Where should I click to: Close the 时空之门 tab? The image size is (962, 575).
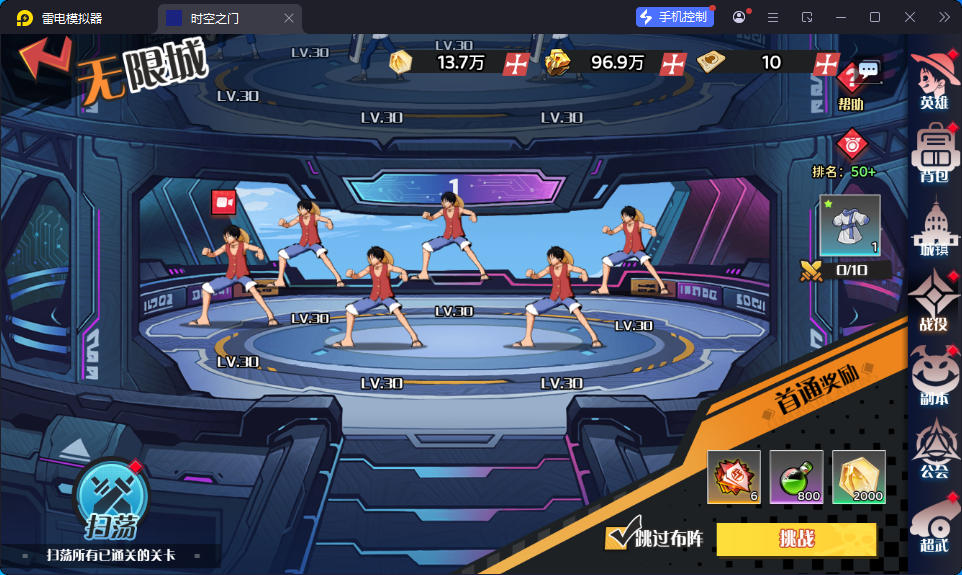[289, 18]
